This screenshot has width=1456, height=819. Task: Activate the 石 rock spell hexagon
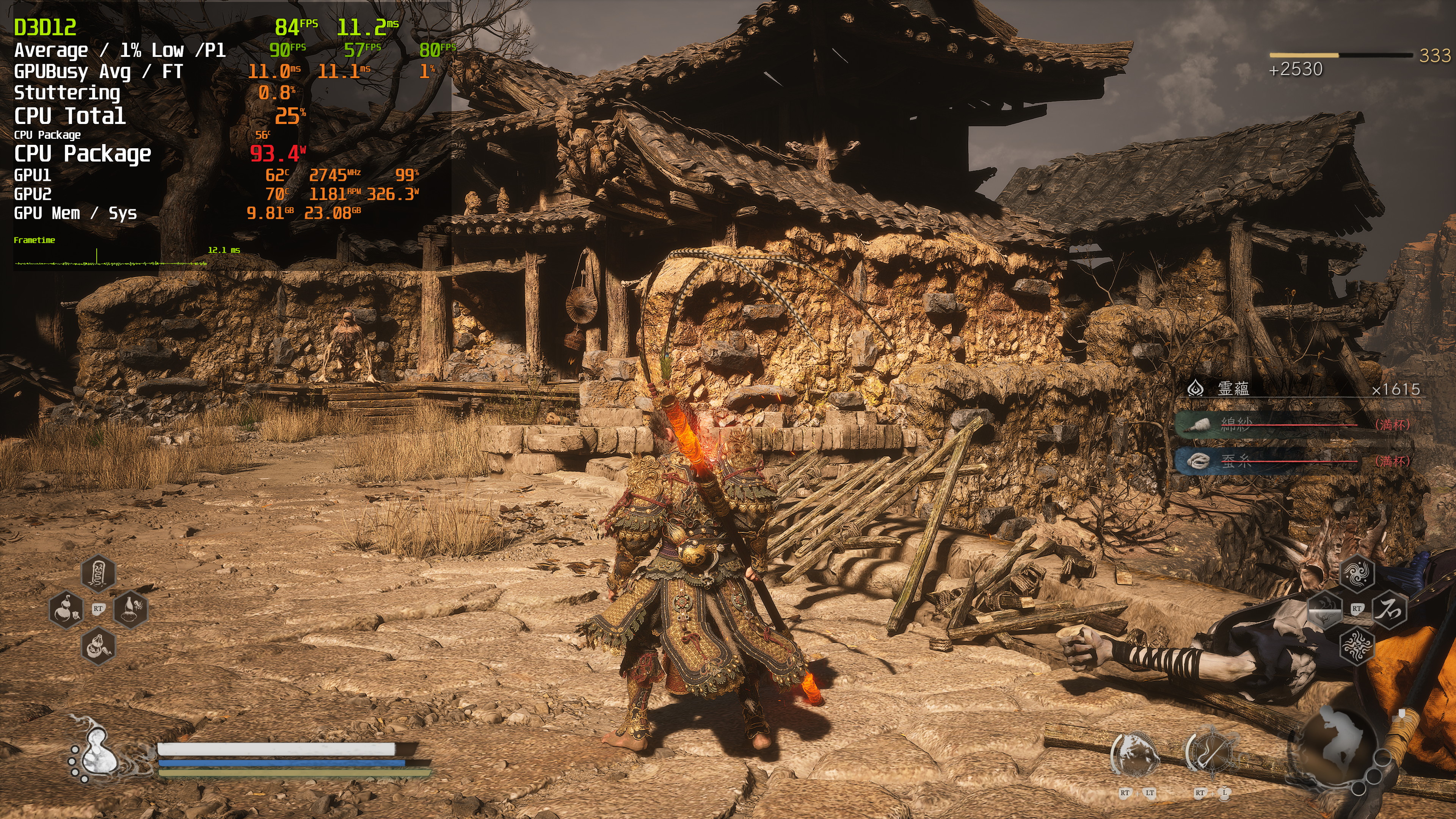pyautogui.click(x=1389, y=609)
